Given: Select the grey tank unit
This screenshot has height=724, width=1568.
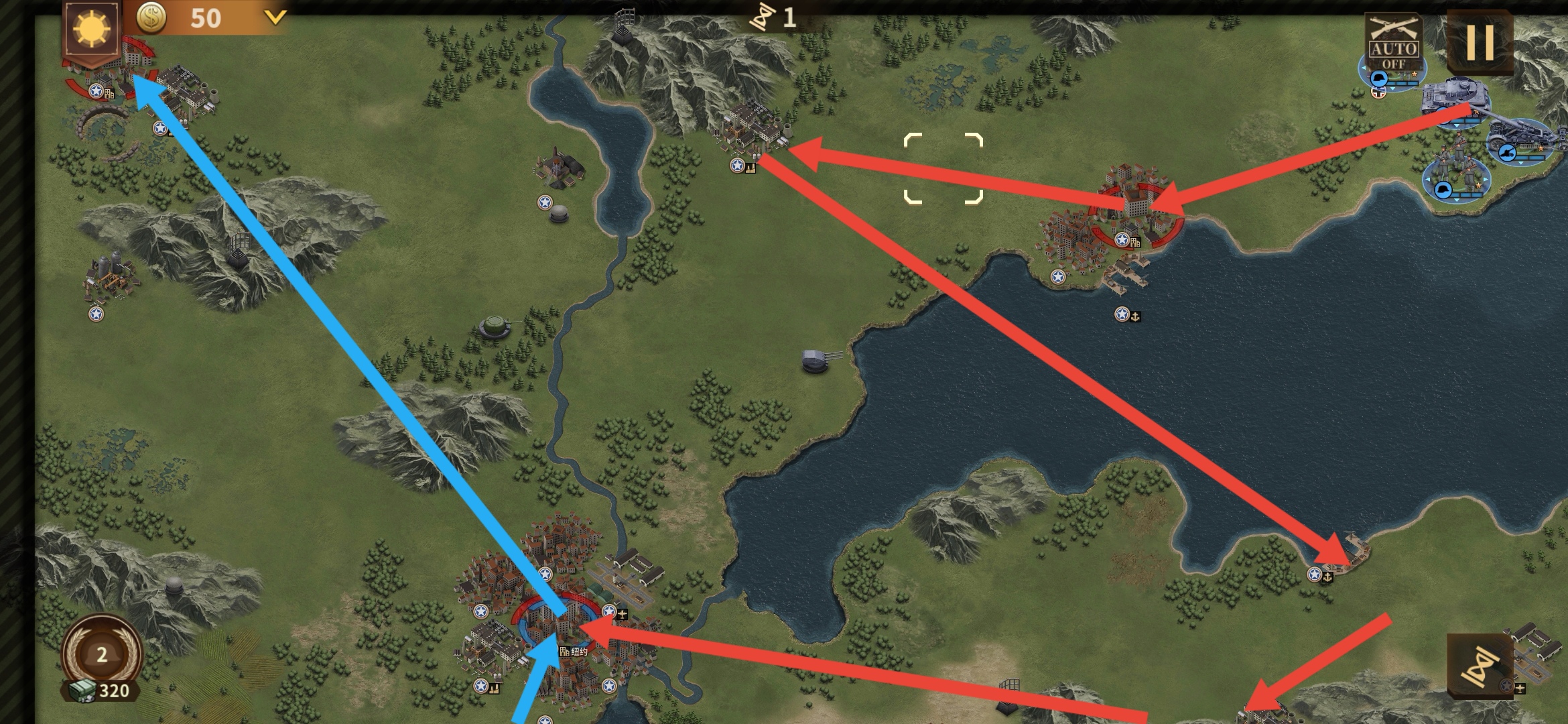Looking at the screenshot, I should 1455,99.
